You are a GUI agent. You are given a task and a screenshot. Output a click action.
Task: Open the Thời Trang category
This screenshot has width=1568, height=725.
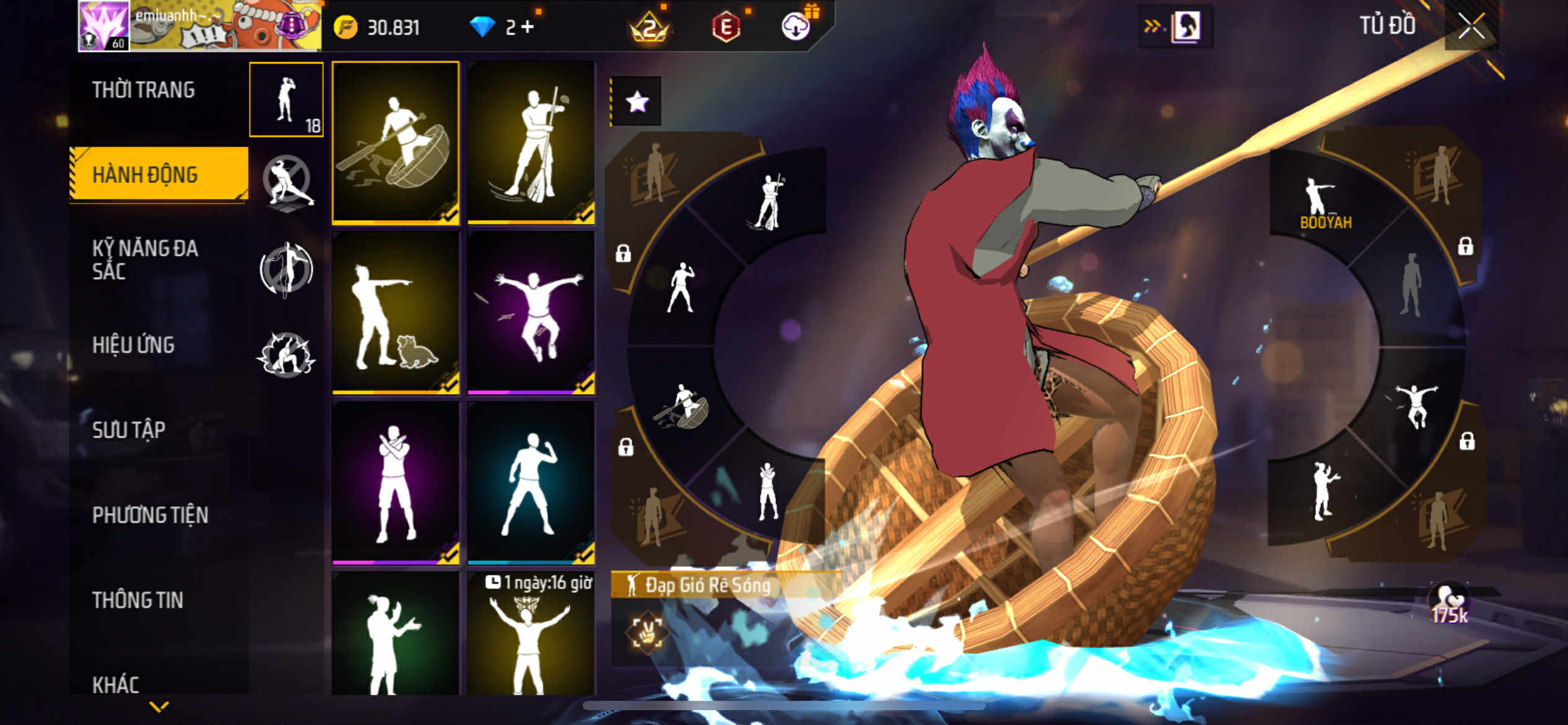[x=143, y=90]
